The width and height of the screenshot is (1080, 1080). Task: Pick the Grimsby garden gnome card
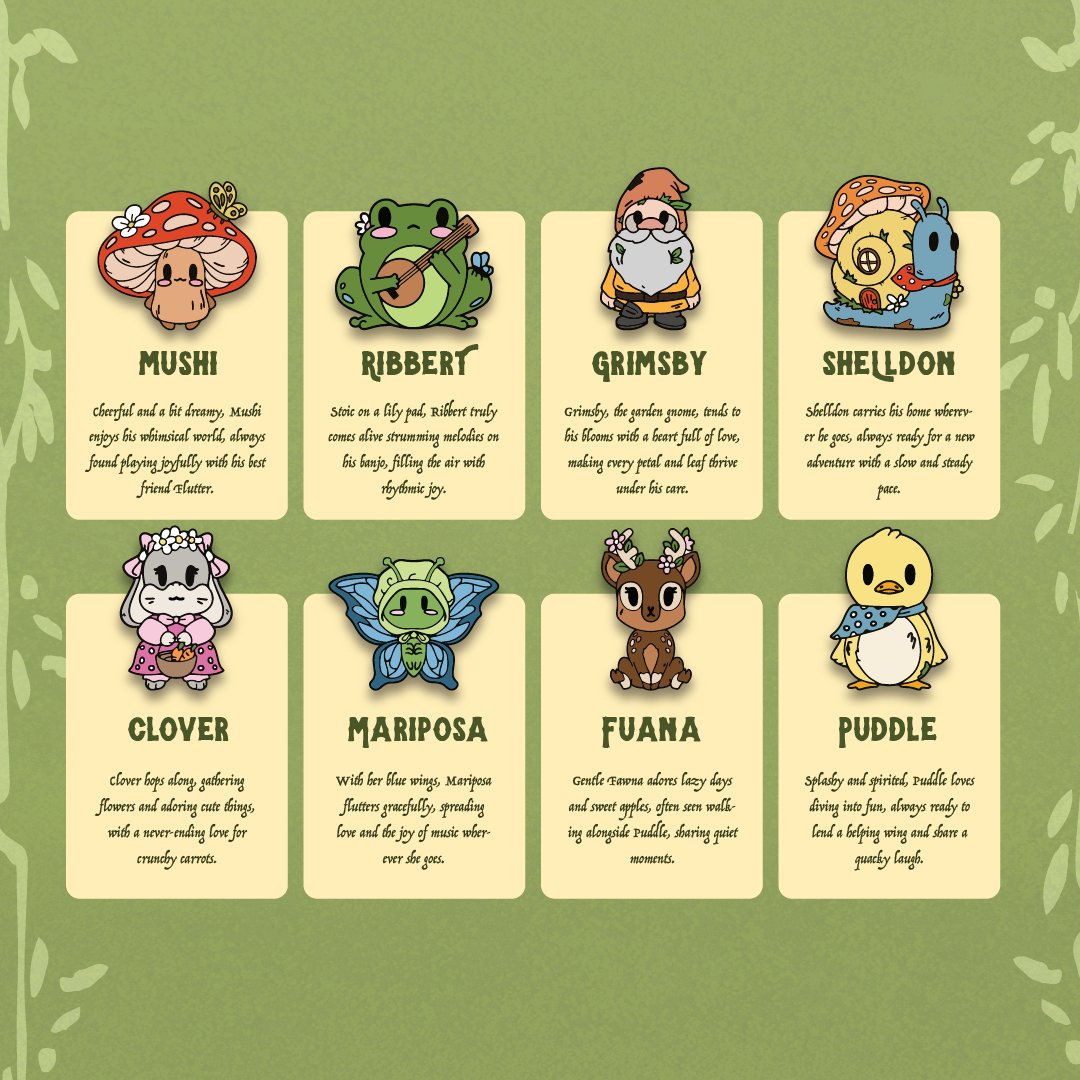[x=651, y=400]
